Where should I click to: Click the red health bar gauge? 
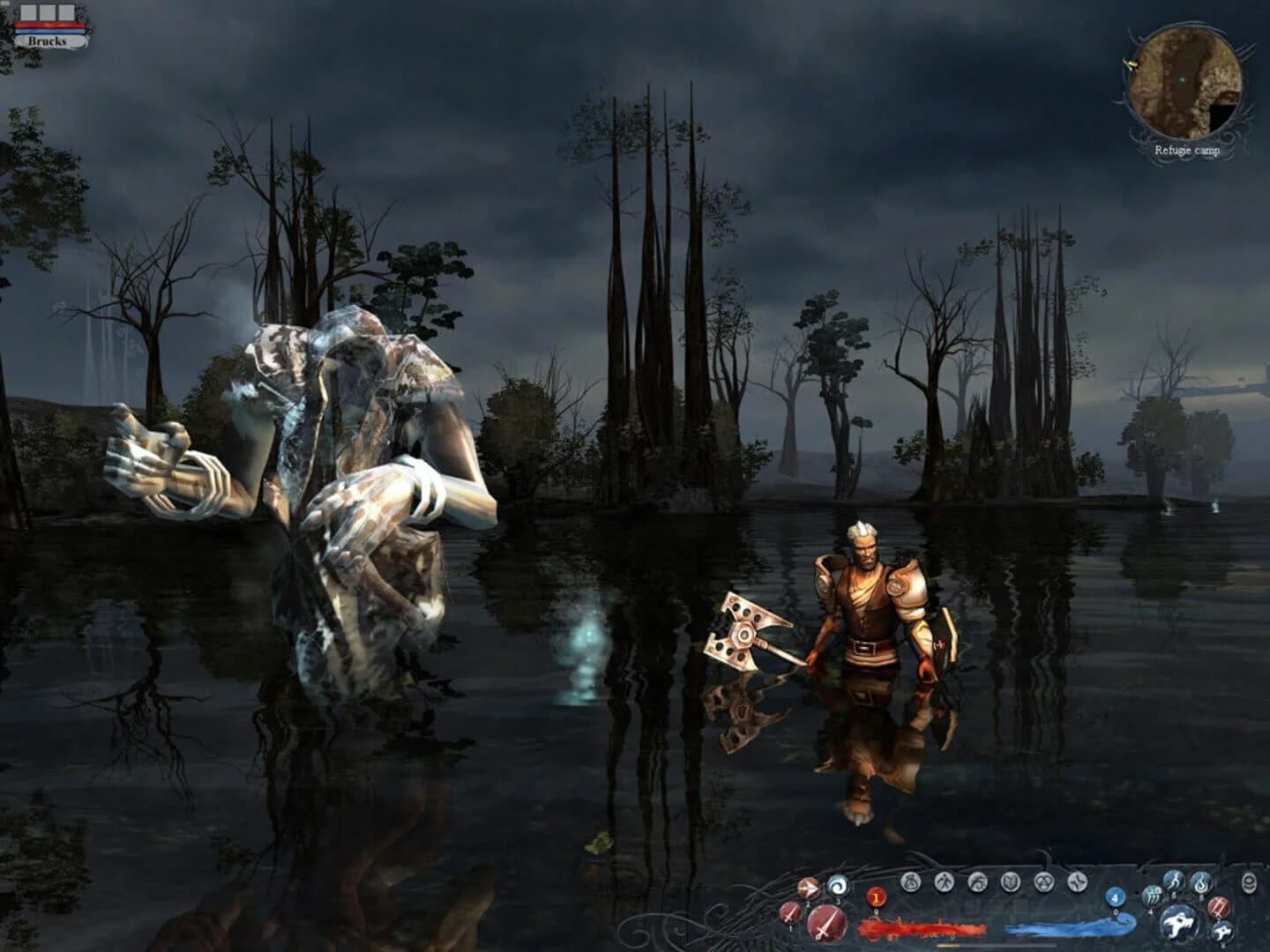(923, 927)
